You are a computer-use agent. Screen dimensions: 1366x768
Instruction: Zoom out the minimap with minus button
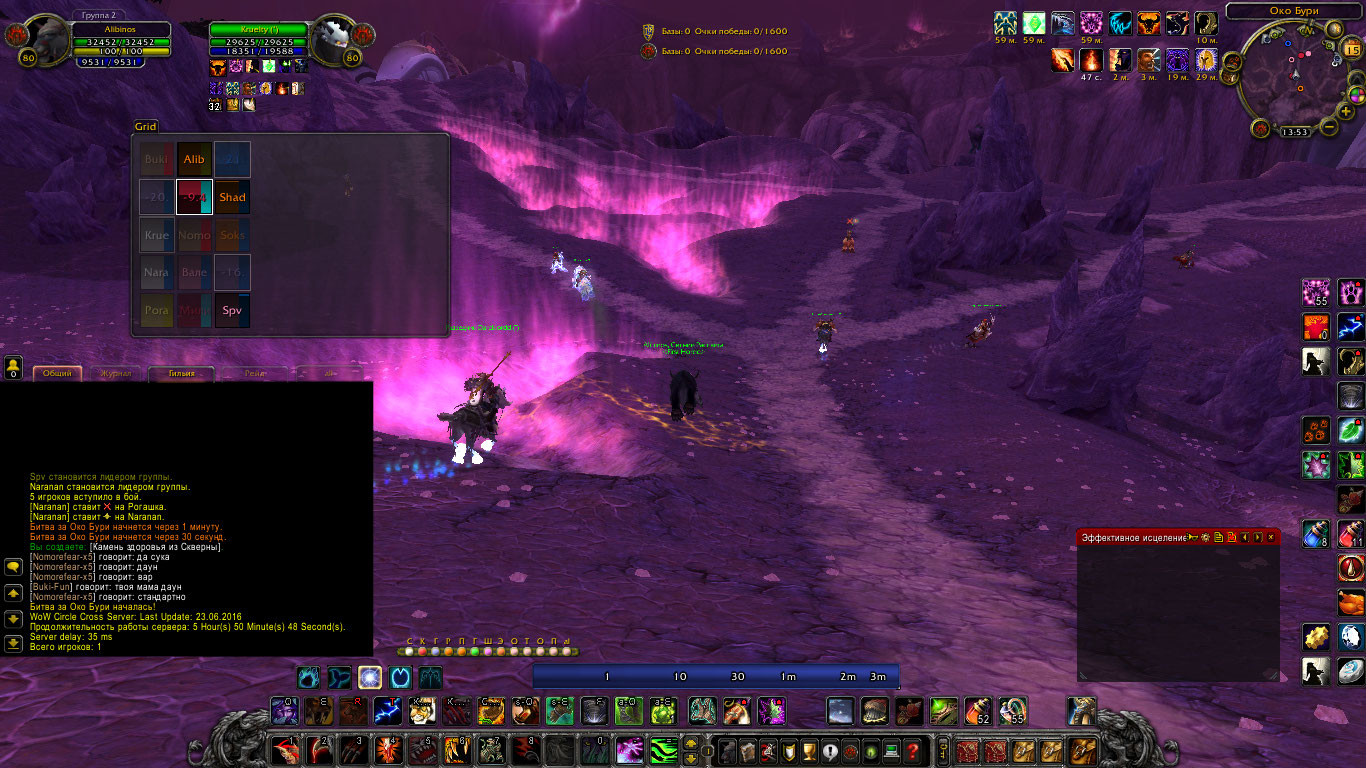pyautogui.click(x=1329, y=127)
